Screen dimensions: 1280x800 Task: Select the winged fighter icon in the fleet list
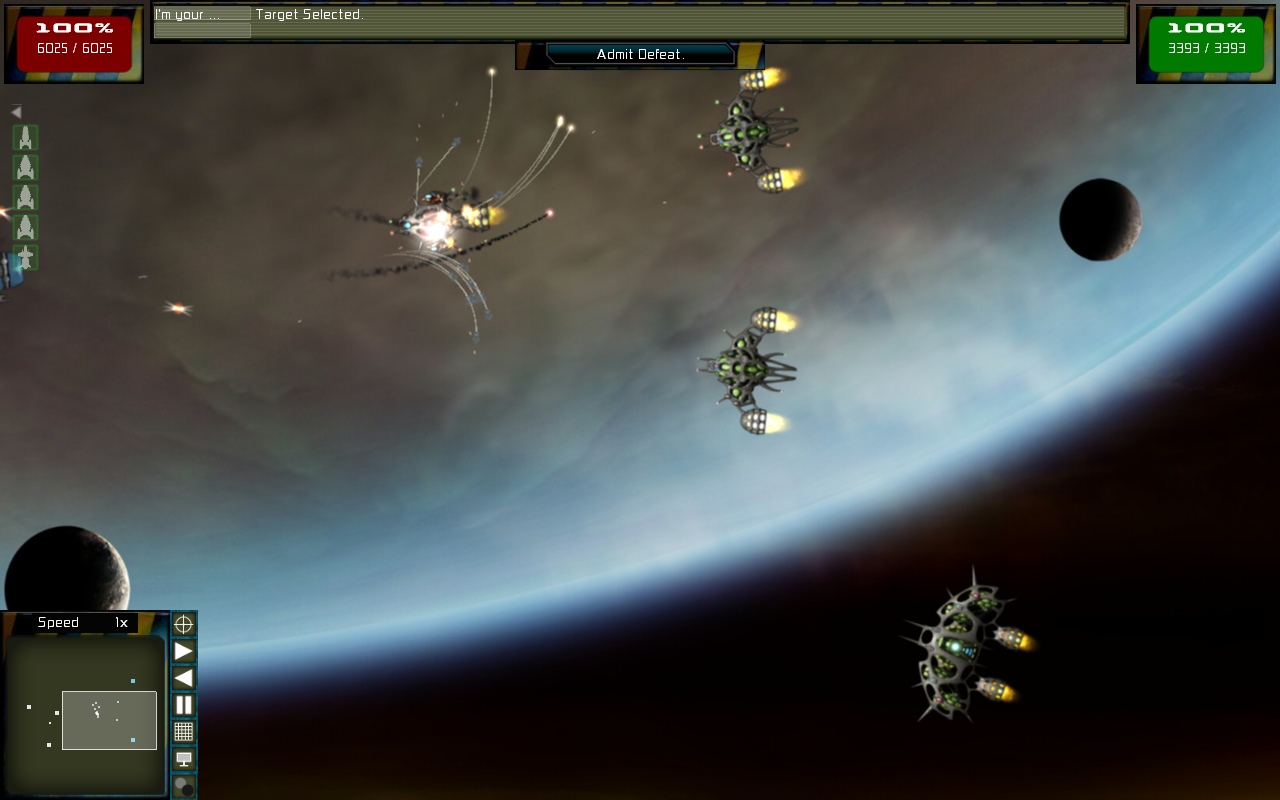point(25,258)
